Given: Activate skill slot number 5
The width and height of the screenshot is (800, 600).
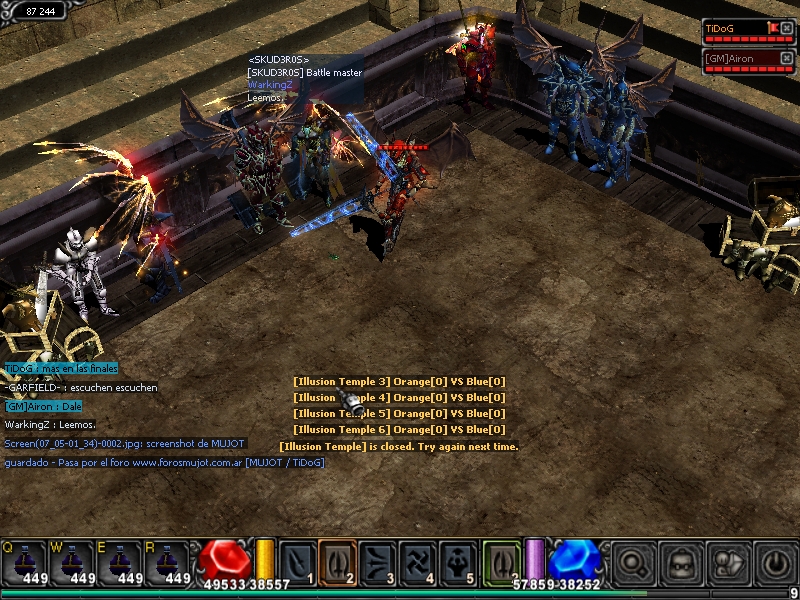Looking at the screenshot, I should 457,561.
